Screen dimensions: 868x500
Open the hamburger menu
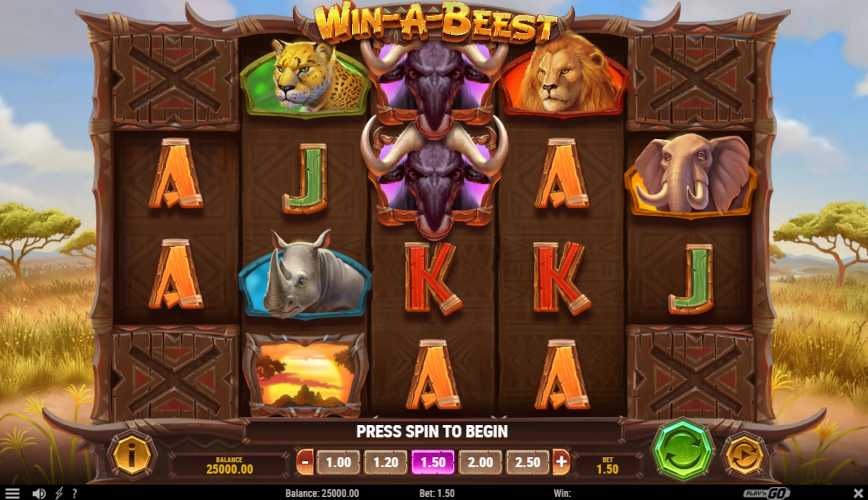point(13,493)
